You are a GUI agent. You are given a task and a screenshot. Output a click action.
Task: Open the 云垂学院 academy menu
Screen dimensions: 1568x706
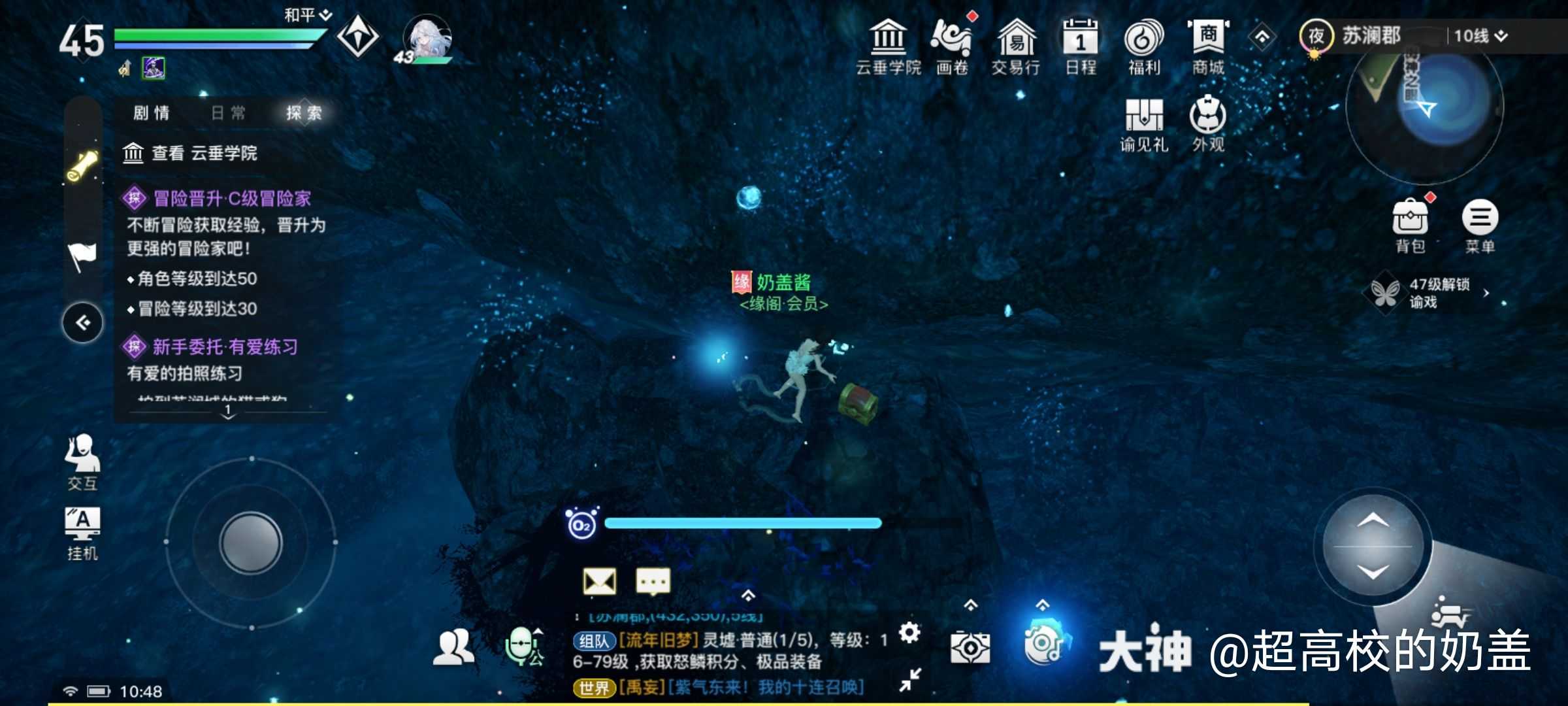(x=888, y=46)
